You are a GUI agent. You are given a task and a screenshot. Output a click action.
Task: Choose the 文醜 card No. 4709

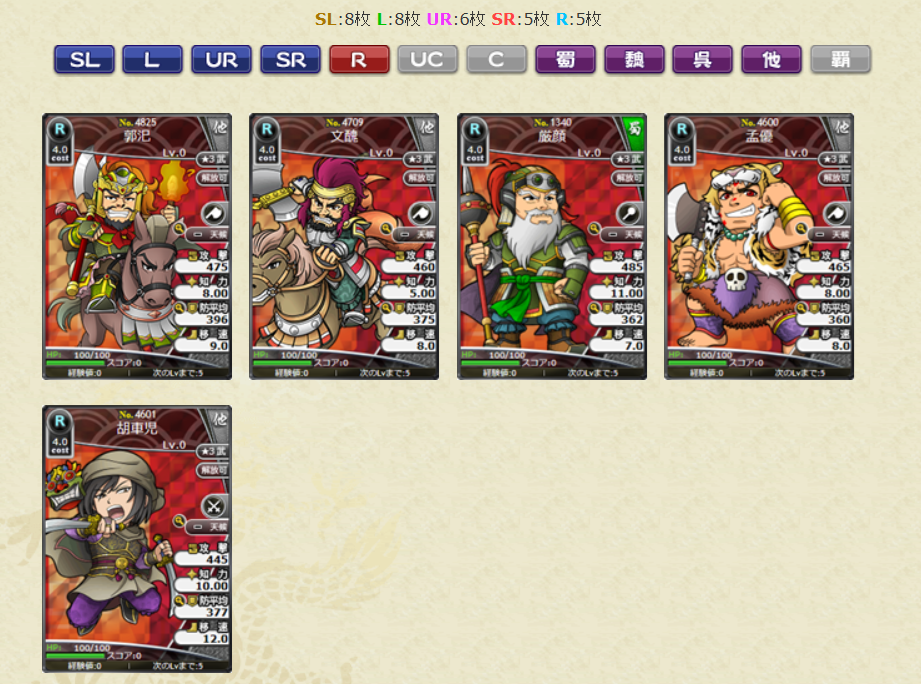[344, 246]
